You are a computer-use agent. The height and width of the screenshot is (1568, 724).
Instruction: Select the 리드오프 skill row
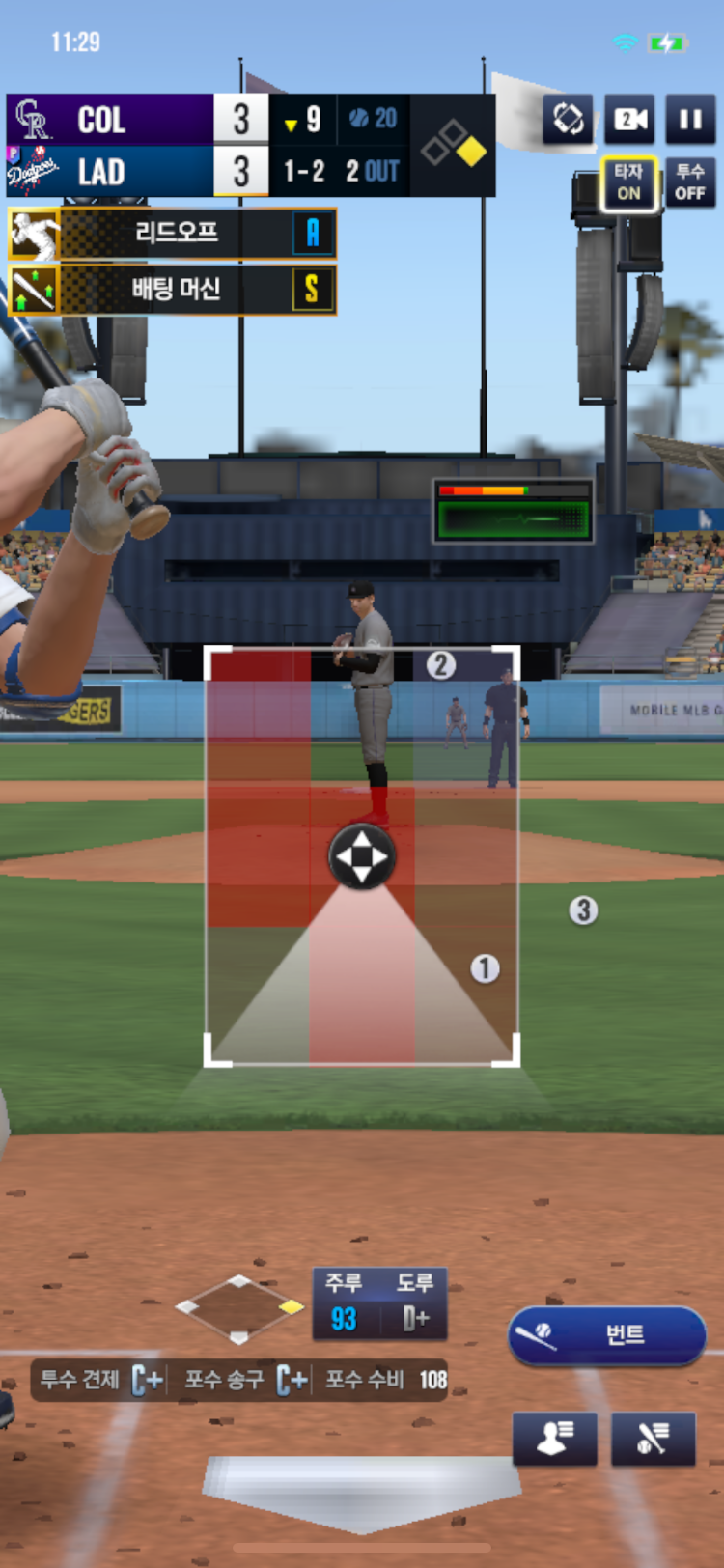point(174,234)
